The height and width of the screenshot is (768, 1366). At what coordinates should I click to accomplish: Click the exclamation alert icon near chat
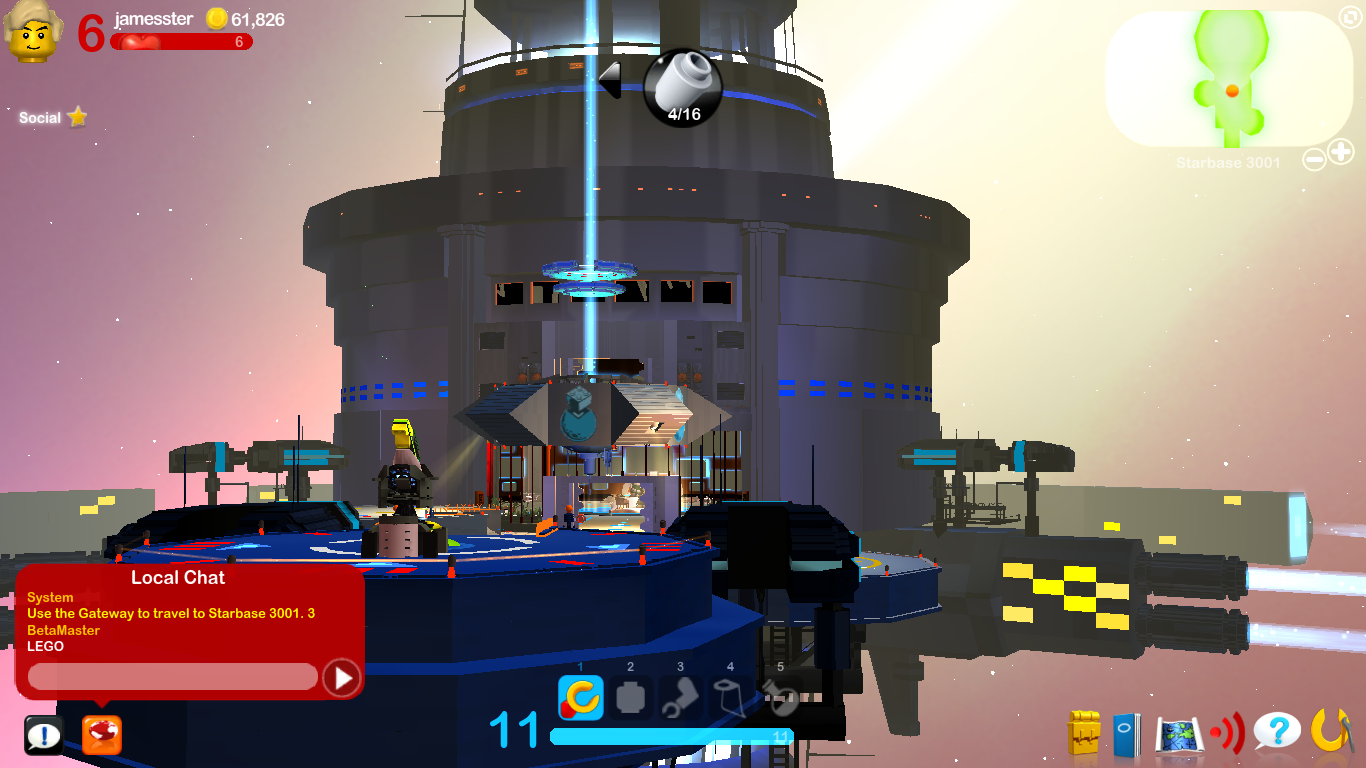click(x=42, y=734)
